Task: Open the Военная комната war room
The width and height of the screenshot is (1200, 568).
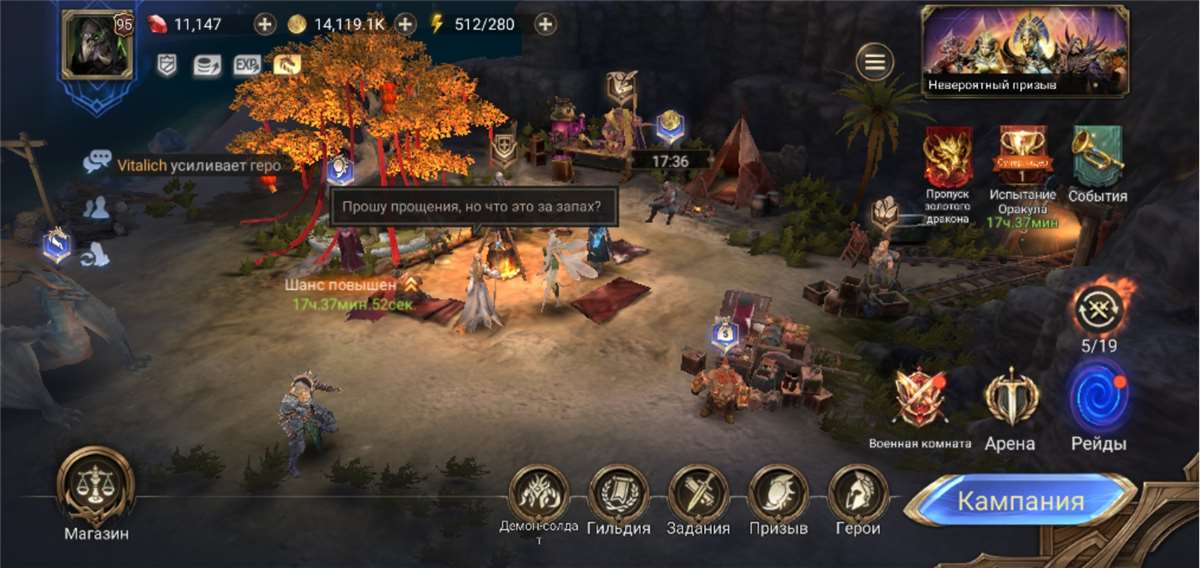Action: pyautogui.click(x=920, y=399)
